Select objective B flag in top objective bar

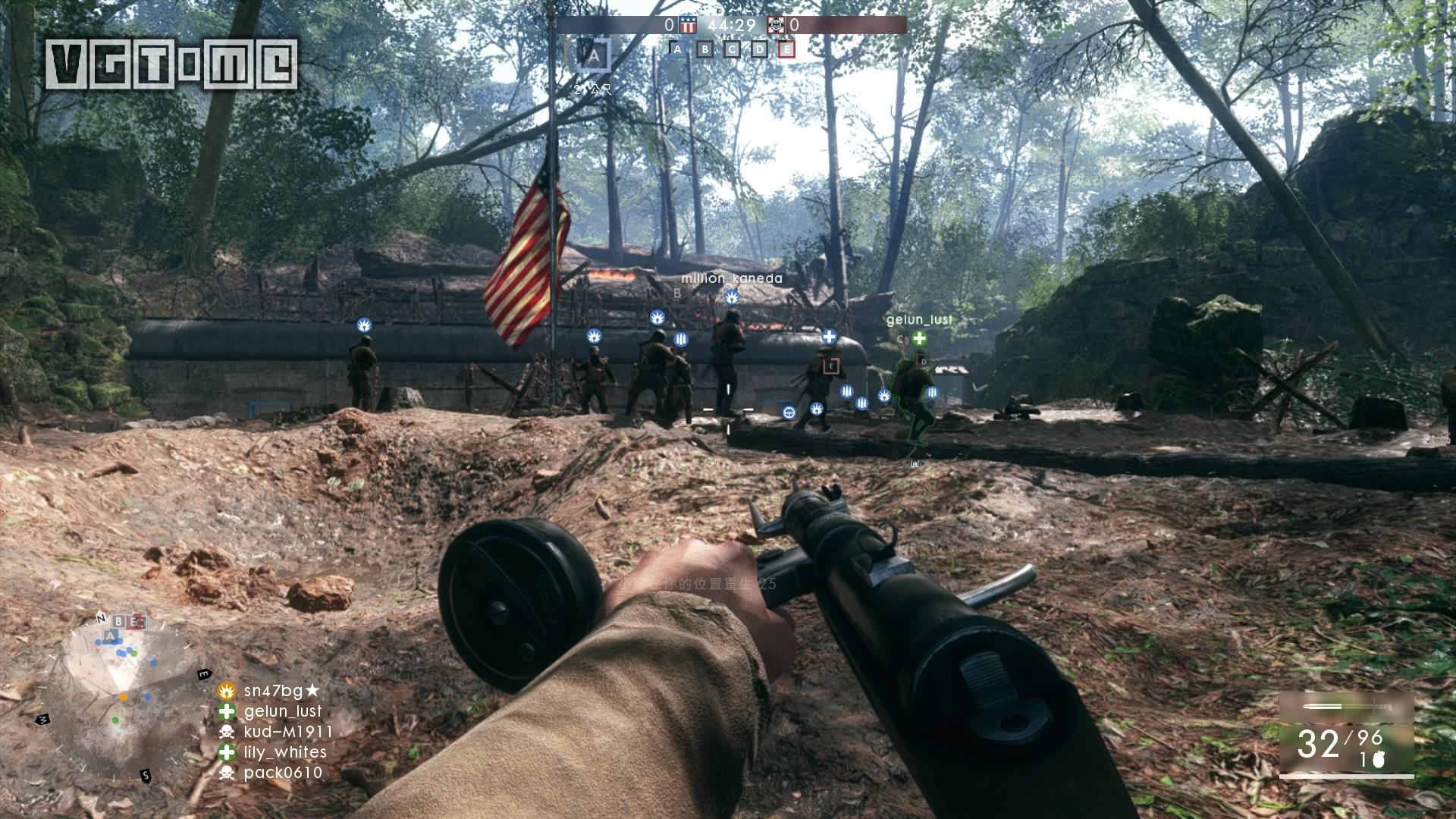pyautogui.click(x=705, y=49)
